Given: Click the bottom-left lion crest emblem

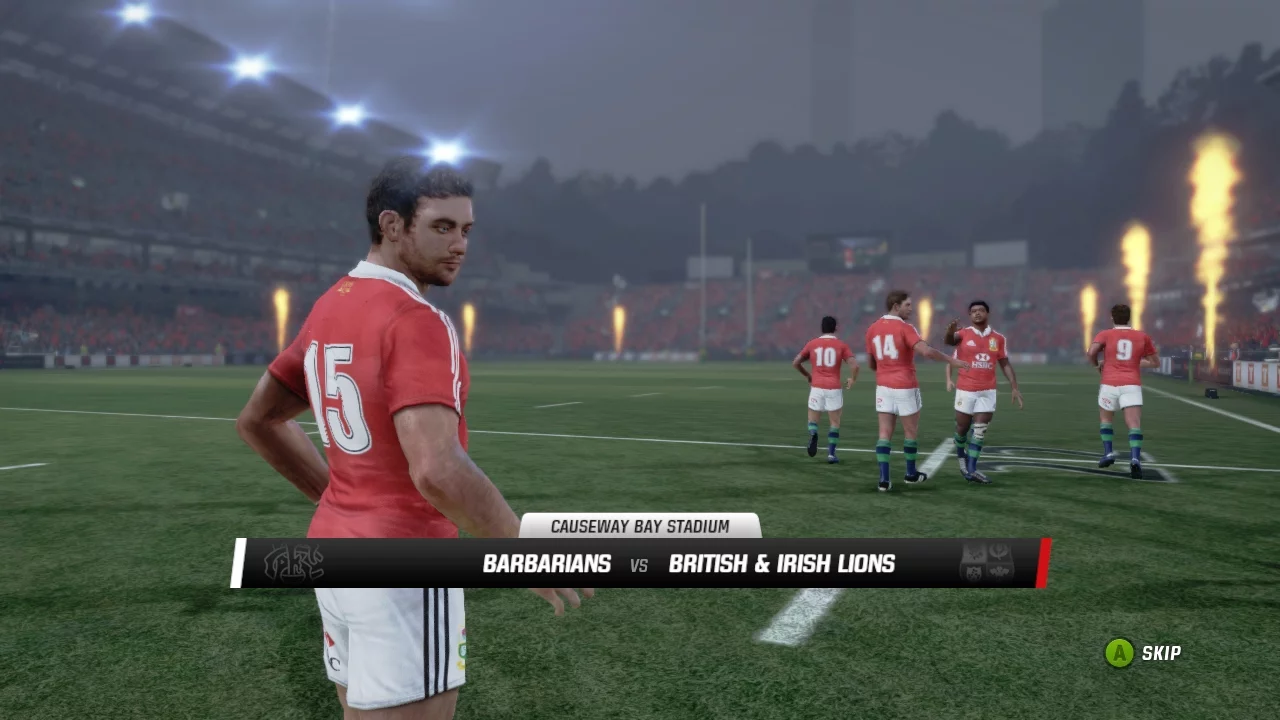Looking at the screenshot, I should point(972,572).
